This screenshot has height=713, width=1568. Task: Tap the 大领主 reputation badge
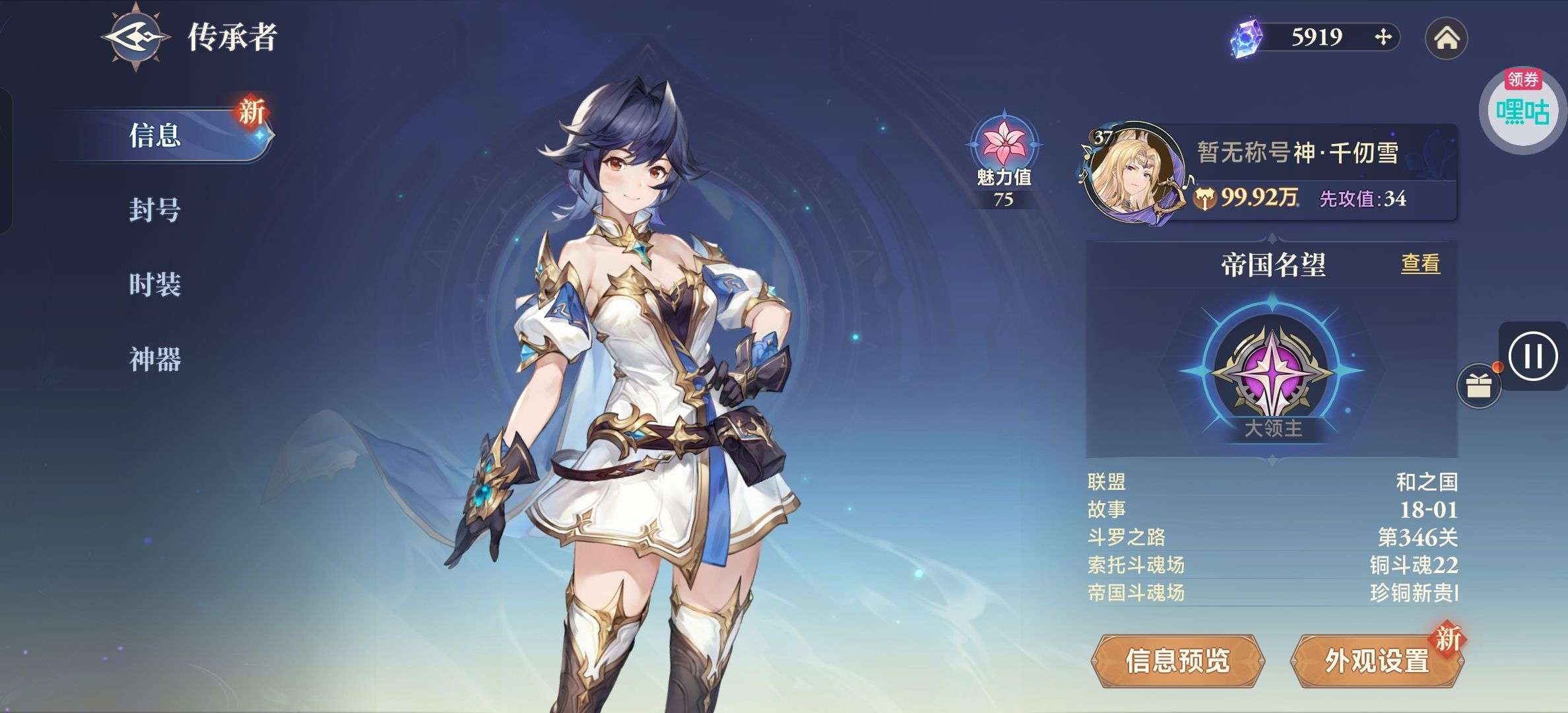1272,373
